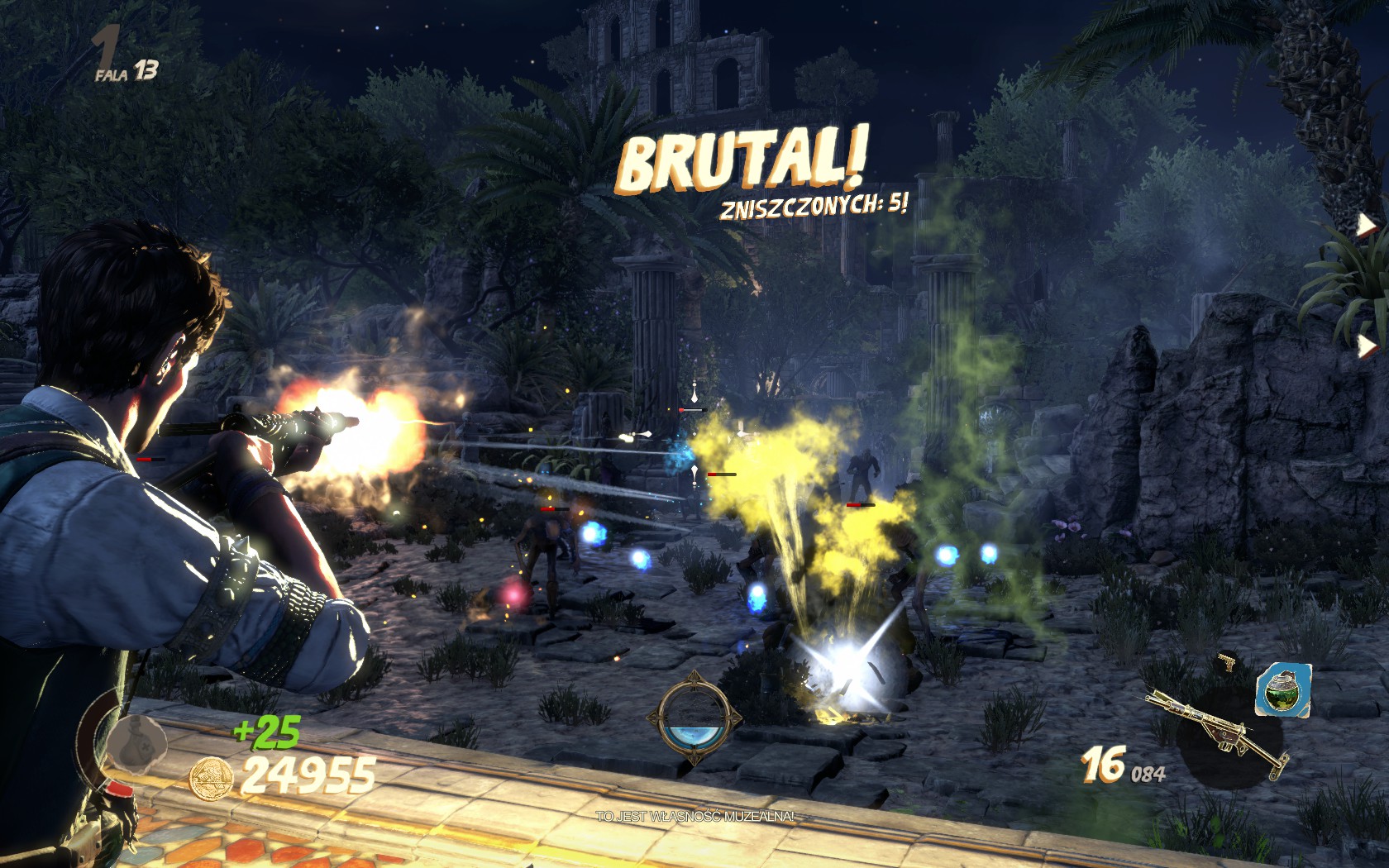Choose the green potion grenade icon

pos(1283,689)
